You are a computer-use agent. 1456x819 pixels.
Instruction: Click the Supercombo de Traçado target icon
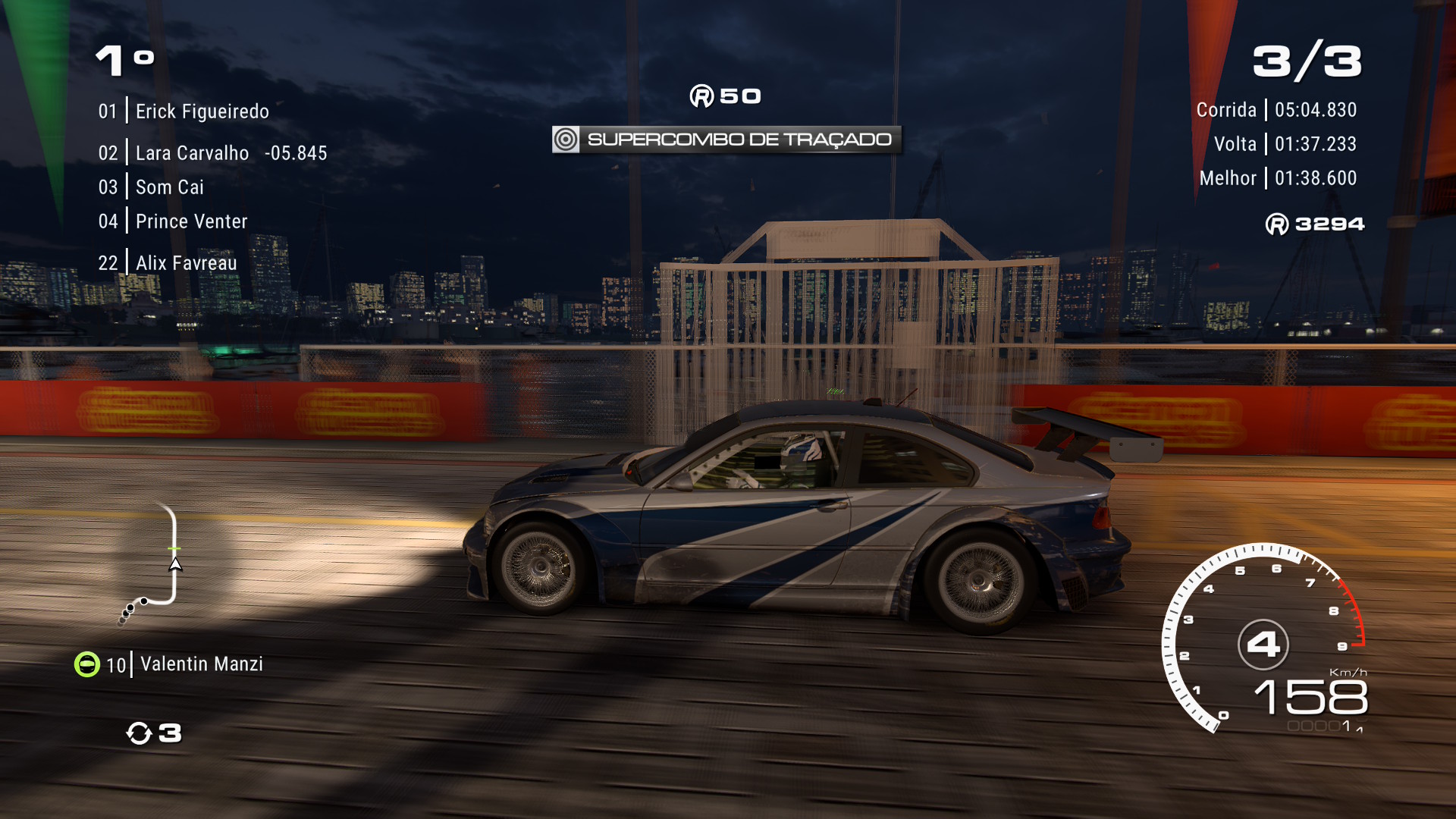point(566,140)
